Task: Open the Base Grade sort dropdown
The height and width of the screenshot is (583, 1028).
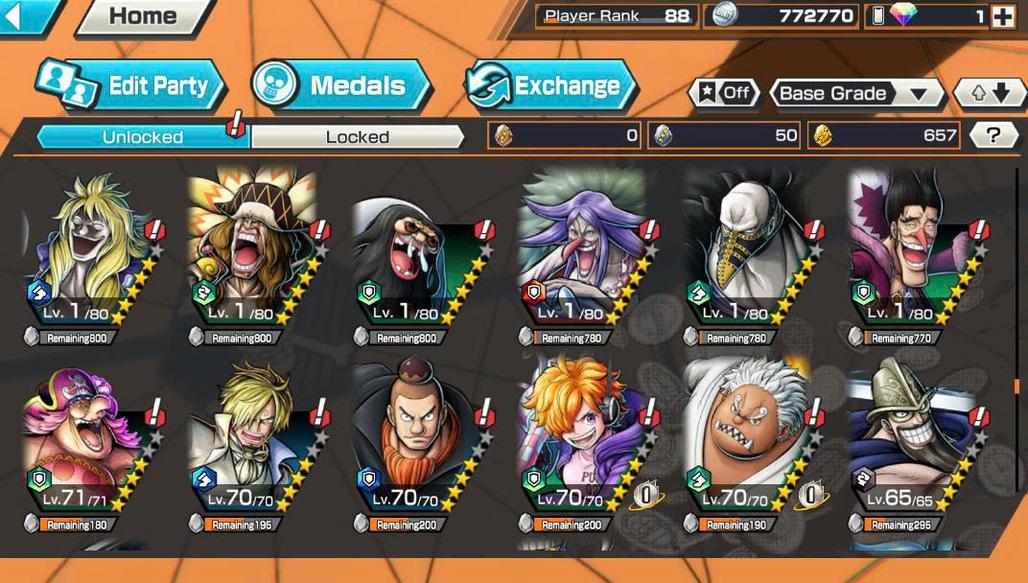Action: point(857,94)
